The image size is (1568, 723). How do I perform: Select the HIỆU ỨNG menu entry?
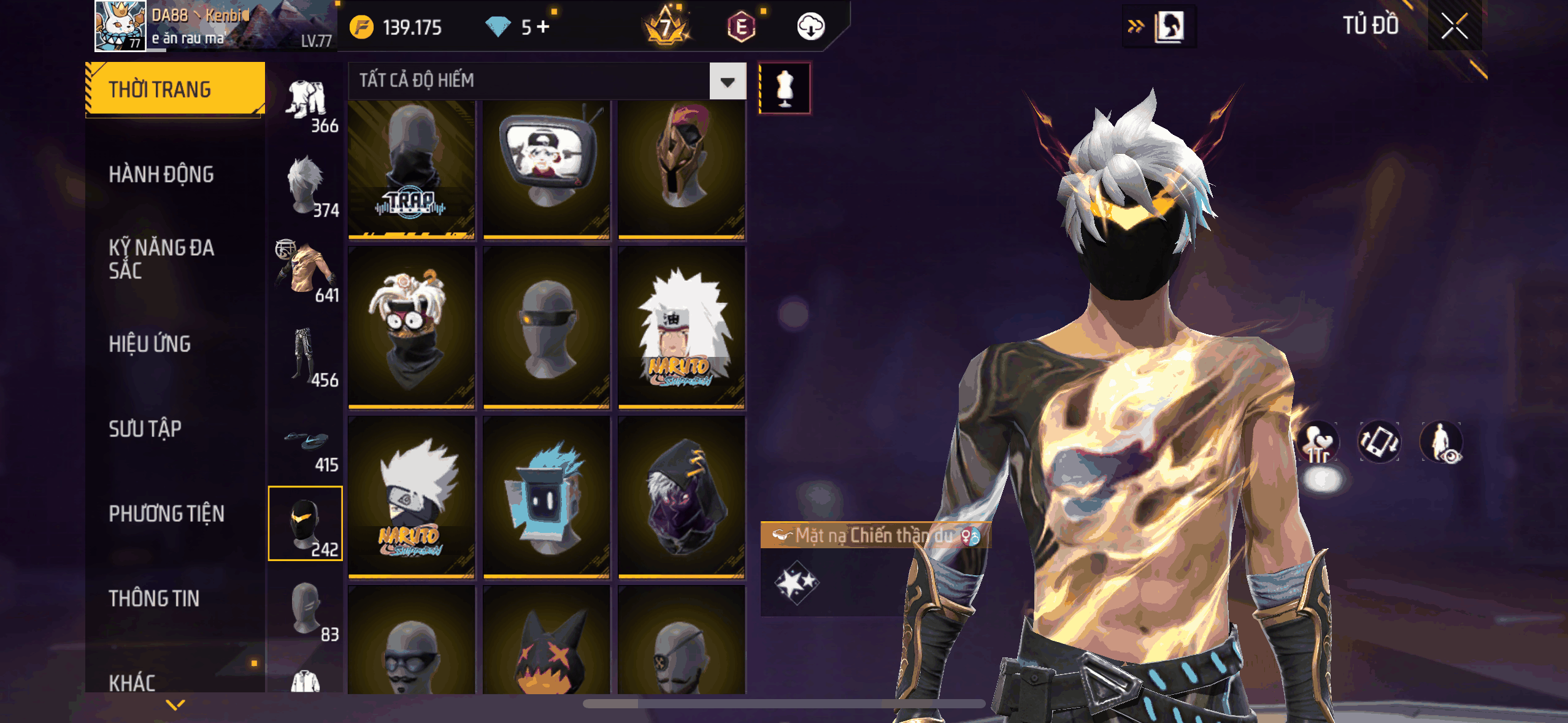click(150, 344)
